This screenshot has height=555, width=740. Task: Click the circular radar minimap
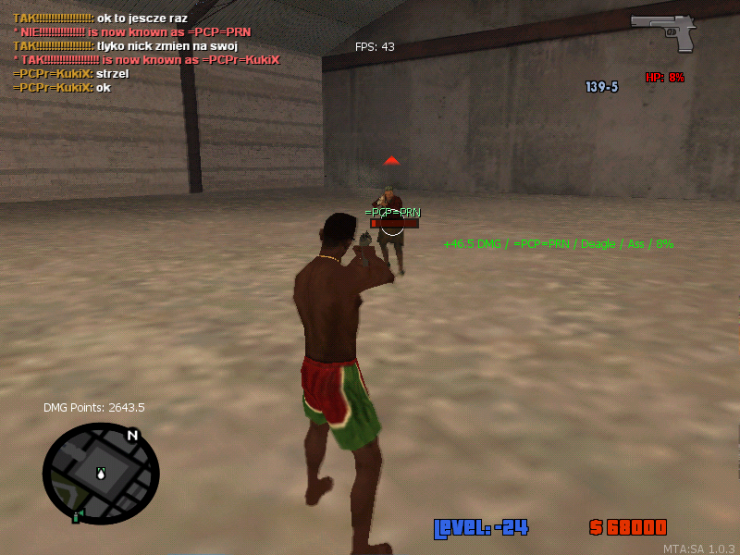coord(100,474)
